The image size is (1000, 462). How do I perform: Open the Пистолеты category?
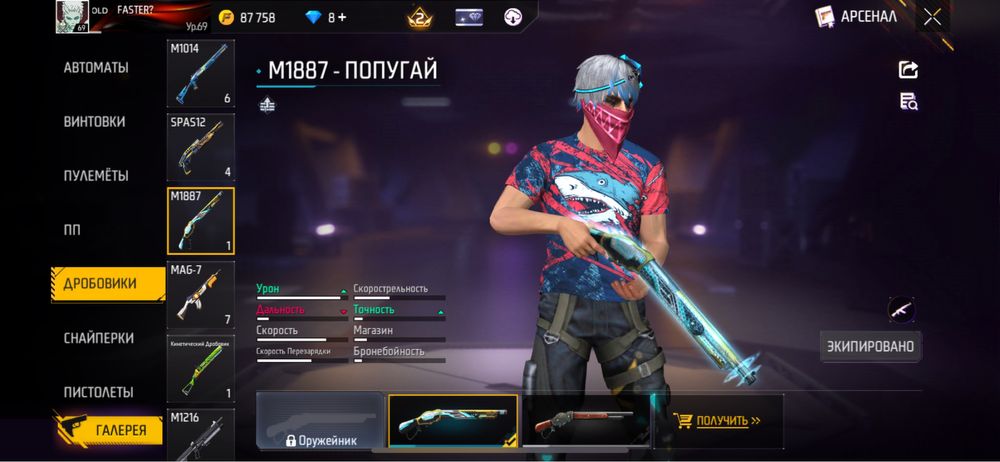(x=99, y=392)
